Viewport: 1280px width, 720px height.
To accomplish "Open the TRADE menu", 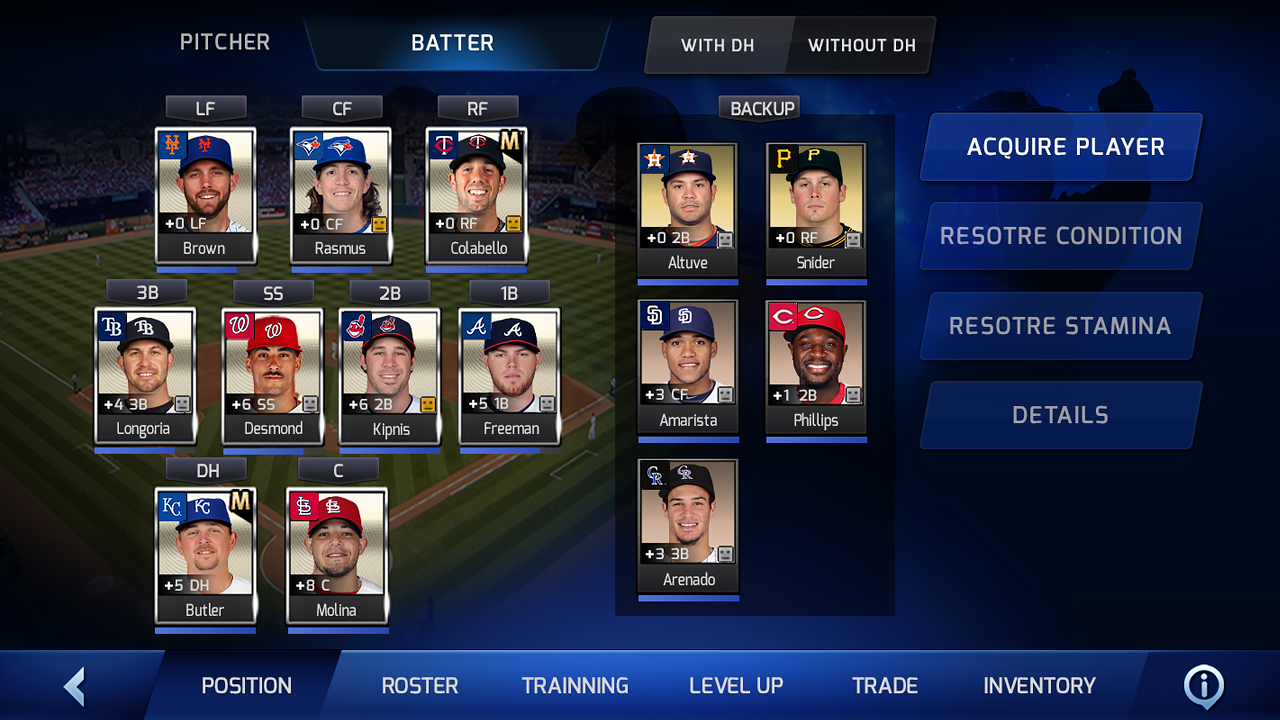I will tap(884, 686).
